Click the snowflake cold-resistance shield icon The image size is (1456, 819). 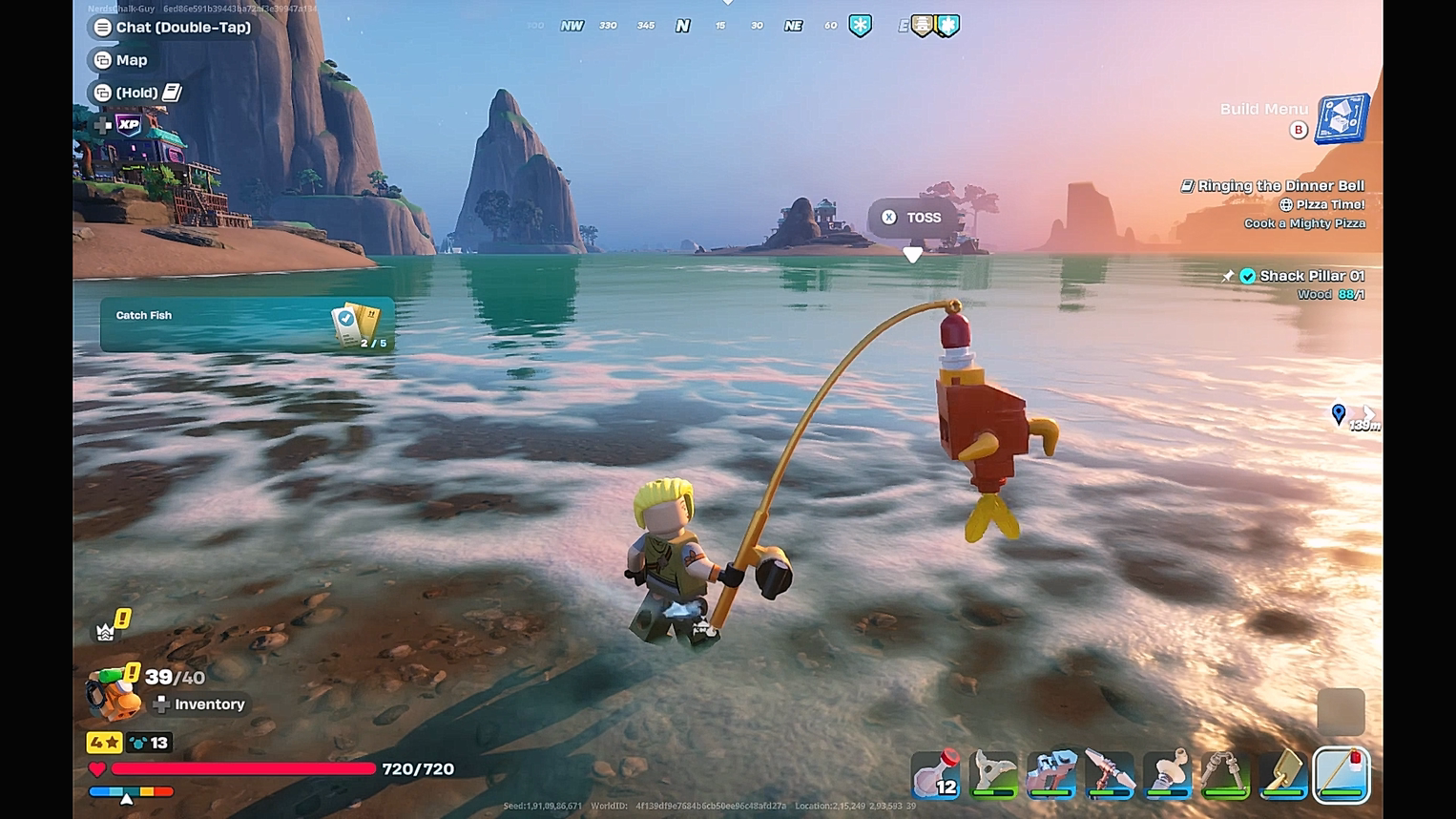(x=858, y=26)
